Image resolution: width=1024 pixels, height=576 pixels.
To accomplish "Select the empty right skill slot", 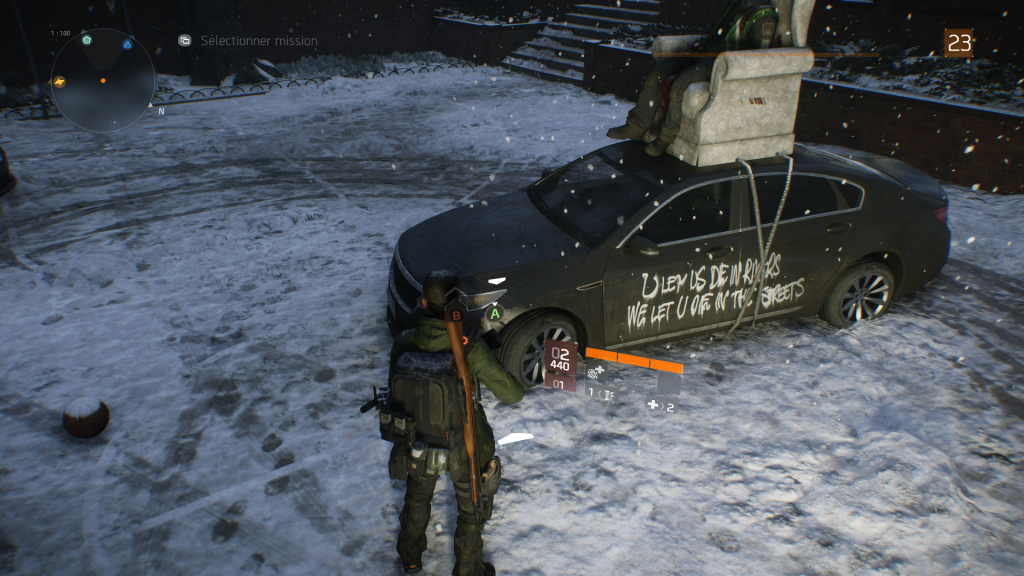I will coord(668,381).
